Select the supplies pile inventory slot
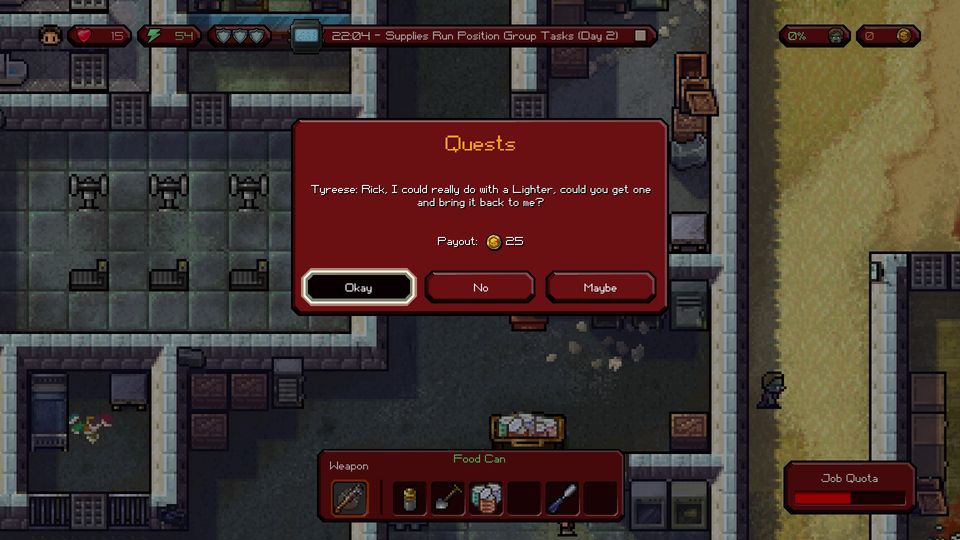The image size is (960, 540). pyautogui.click(x=485, y=497)
